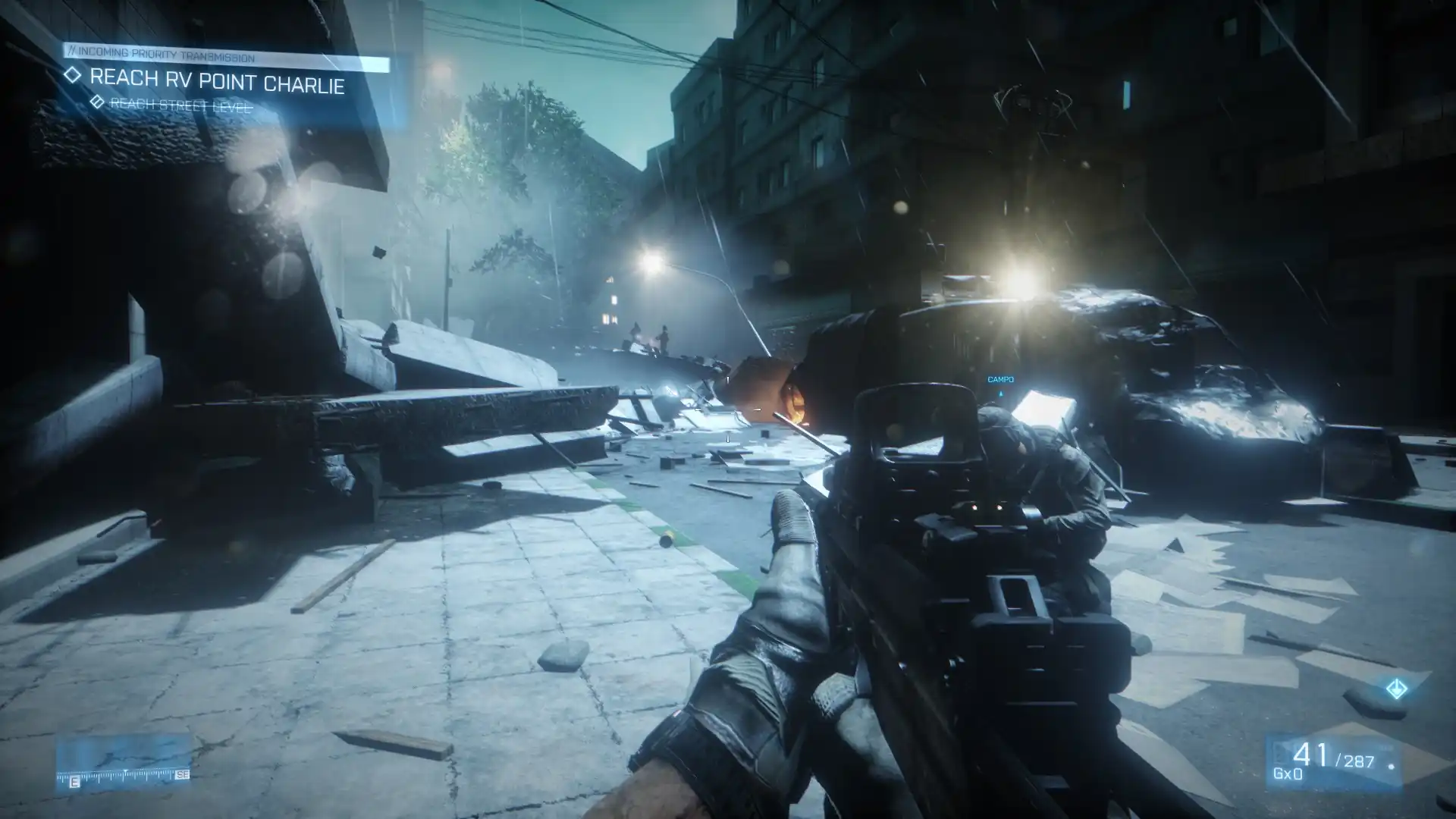Click the CAMPO squadmate name tag
Screen dimensions: 1456x819
click(x=1000, y=378)
